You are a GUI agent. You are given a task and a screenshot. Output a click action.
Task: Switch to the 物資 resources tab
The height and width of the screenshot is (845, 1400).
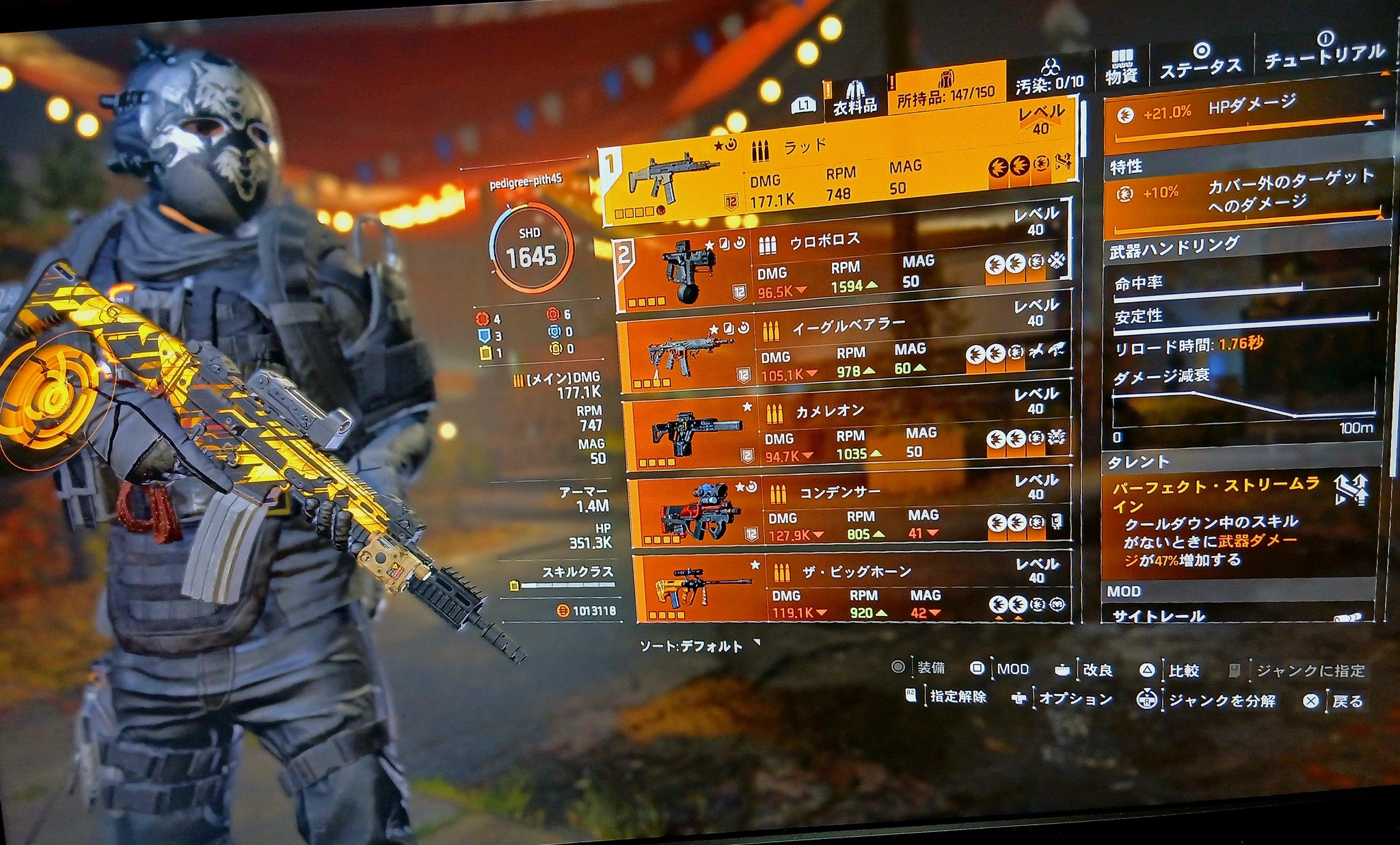[1121, 67]
